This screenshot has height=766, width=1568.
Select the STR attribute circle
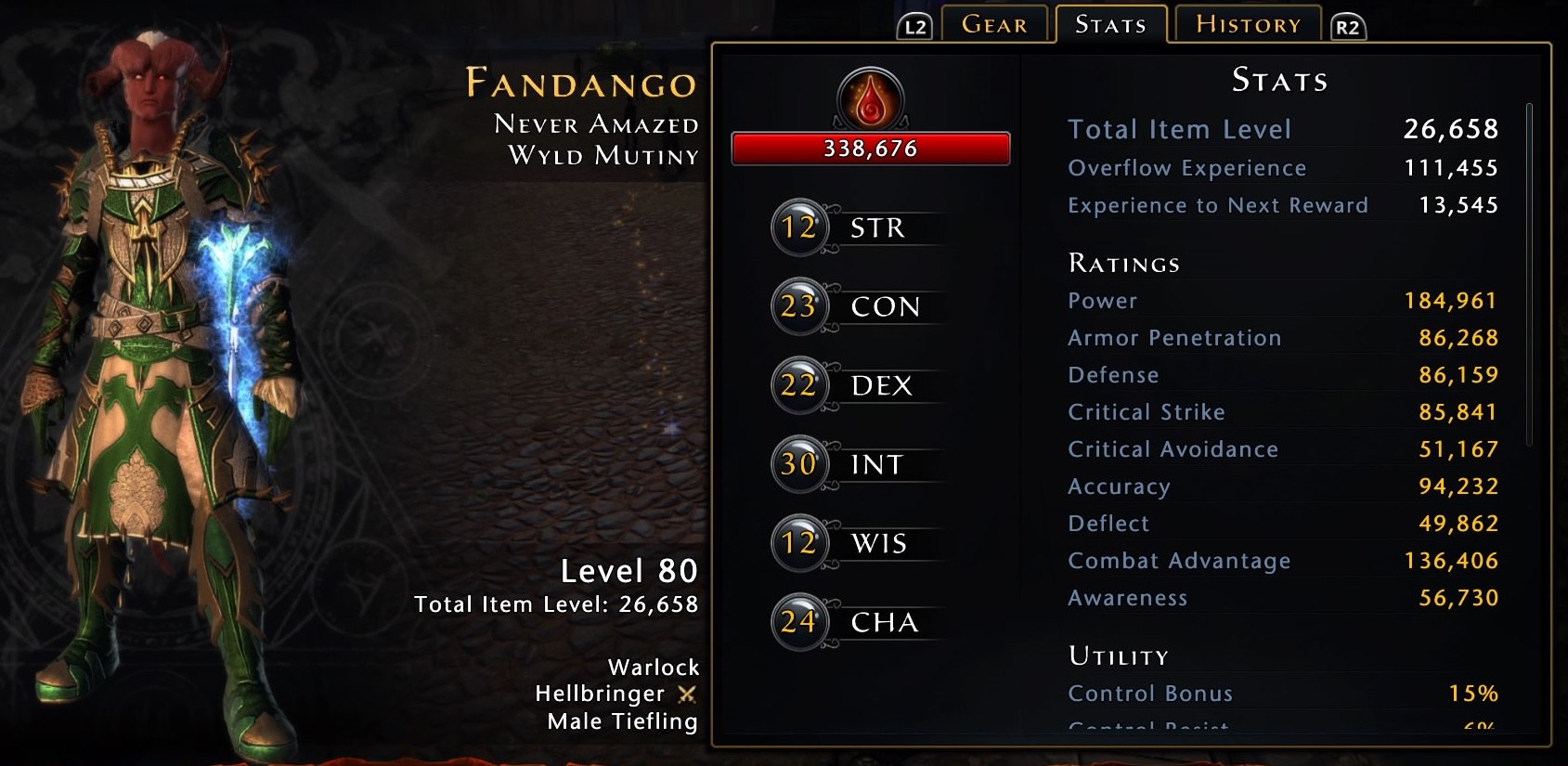click(800, 226)
